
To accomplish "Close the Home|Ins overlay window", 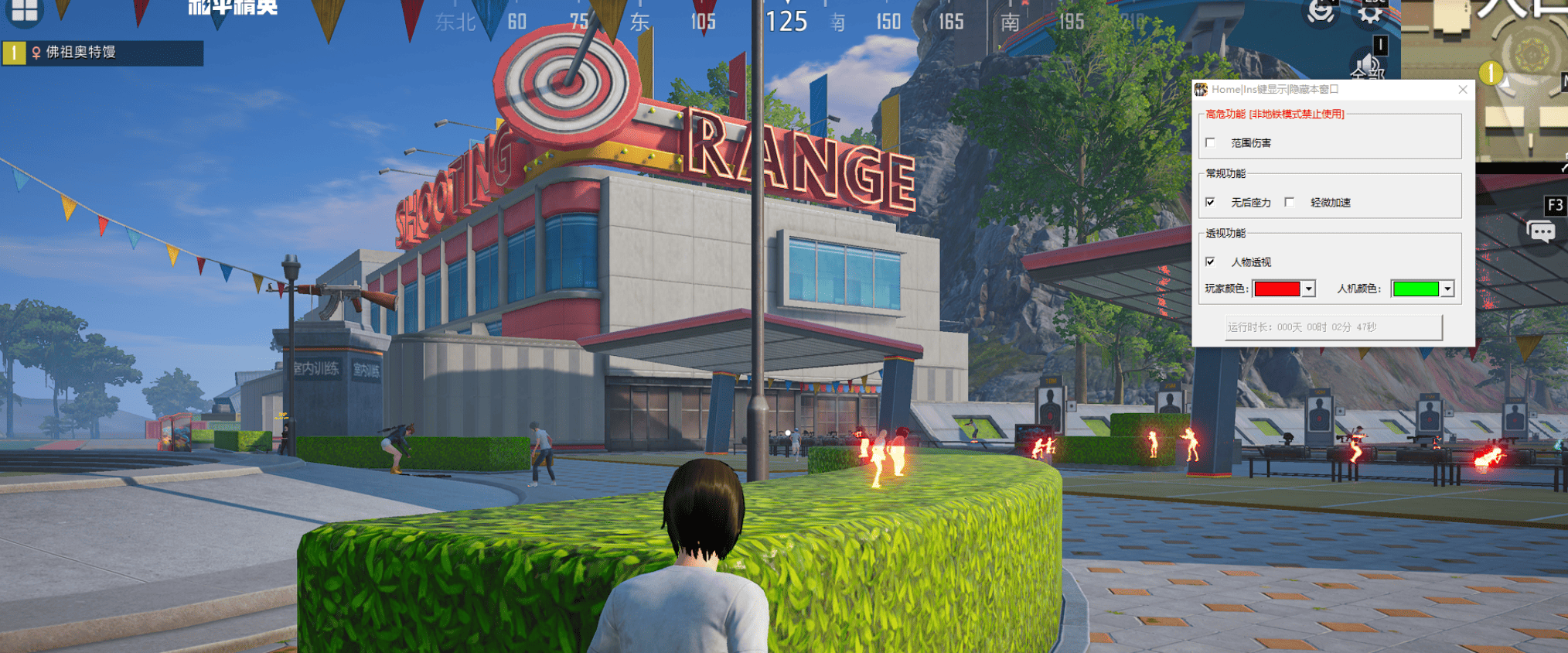I will (1462, 90).
